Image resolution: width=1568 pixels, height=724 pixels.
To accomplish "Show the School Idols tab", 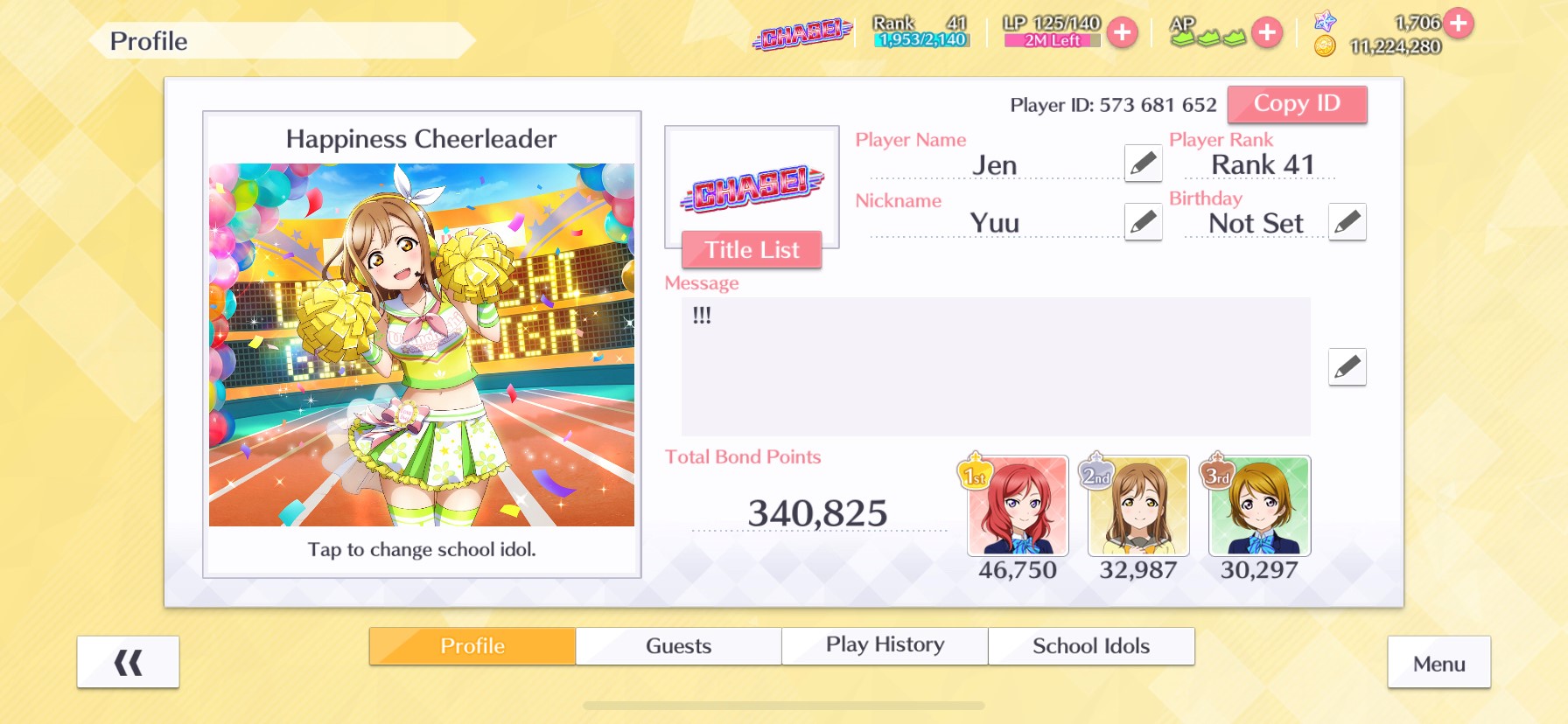I will click(1091, 646).
